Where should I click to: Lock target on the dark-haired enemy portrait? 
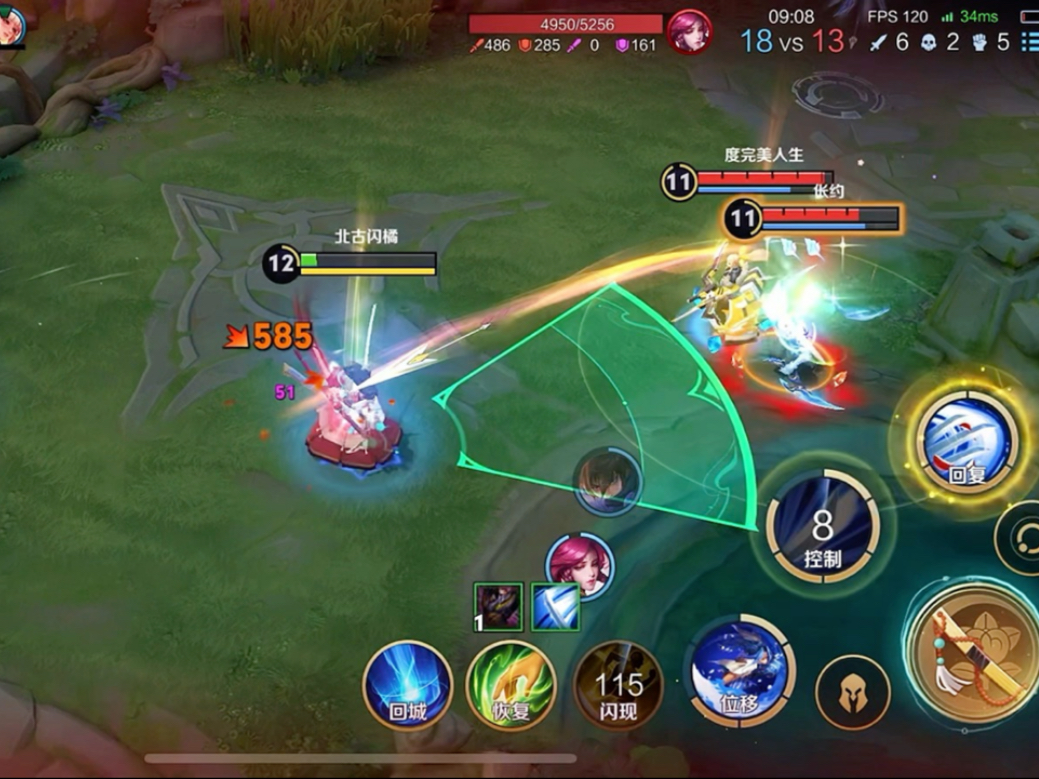tap(607, 482)
